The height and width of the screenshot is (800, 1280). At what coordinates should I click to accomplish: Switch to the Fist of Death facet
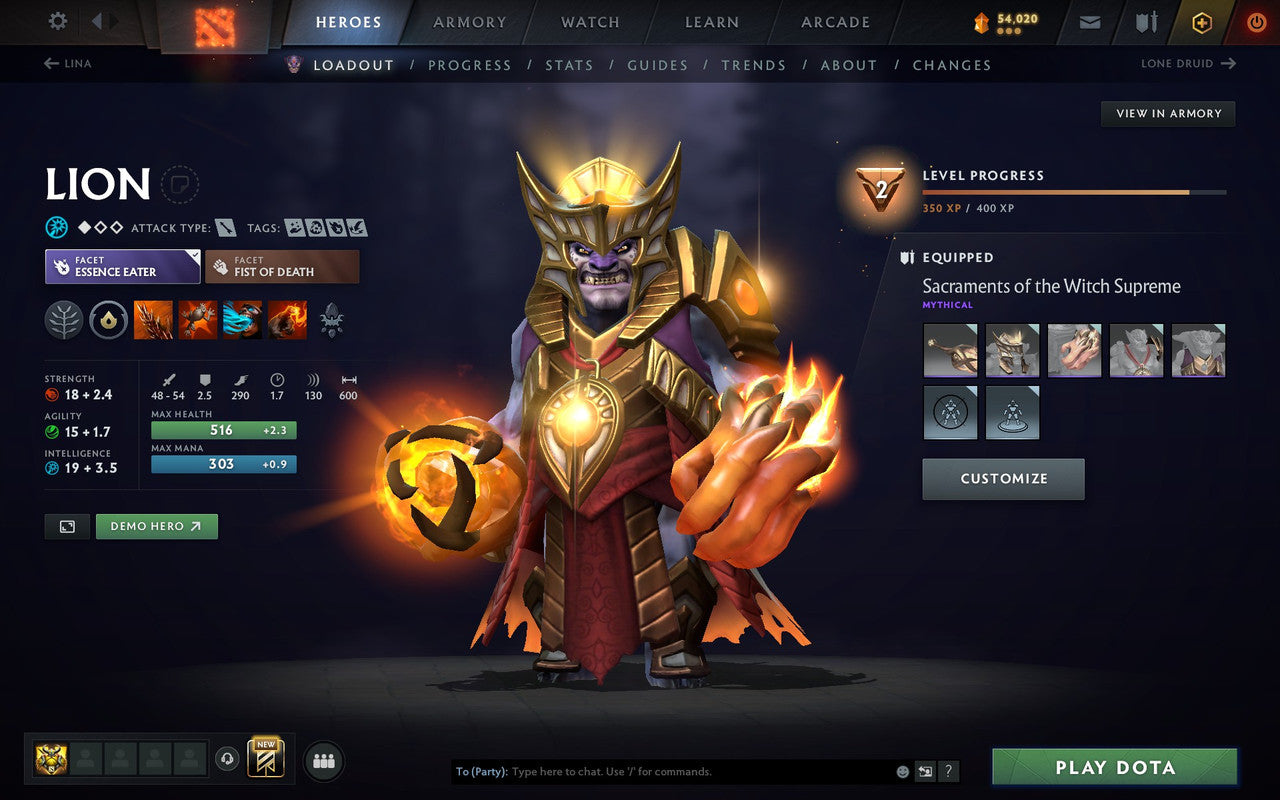pos(282,266)
